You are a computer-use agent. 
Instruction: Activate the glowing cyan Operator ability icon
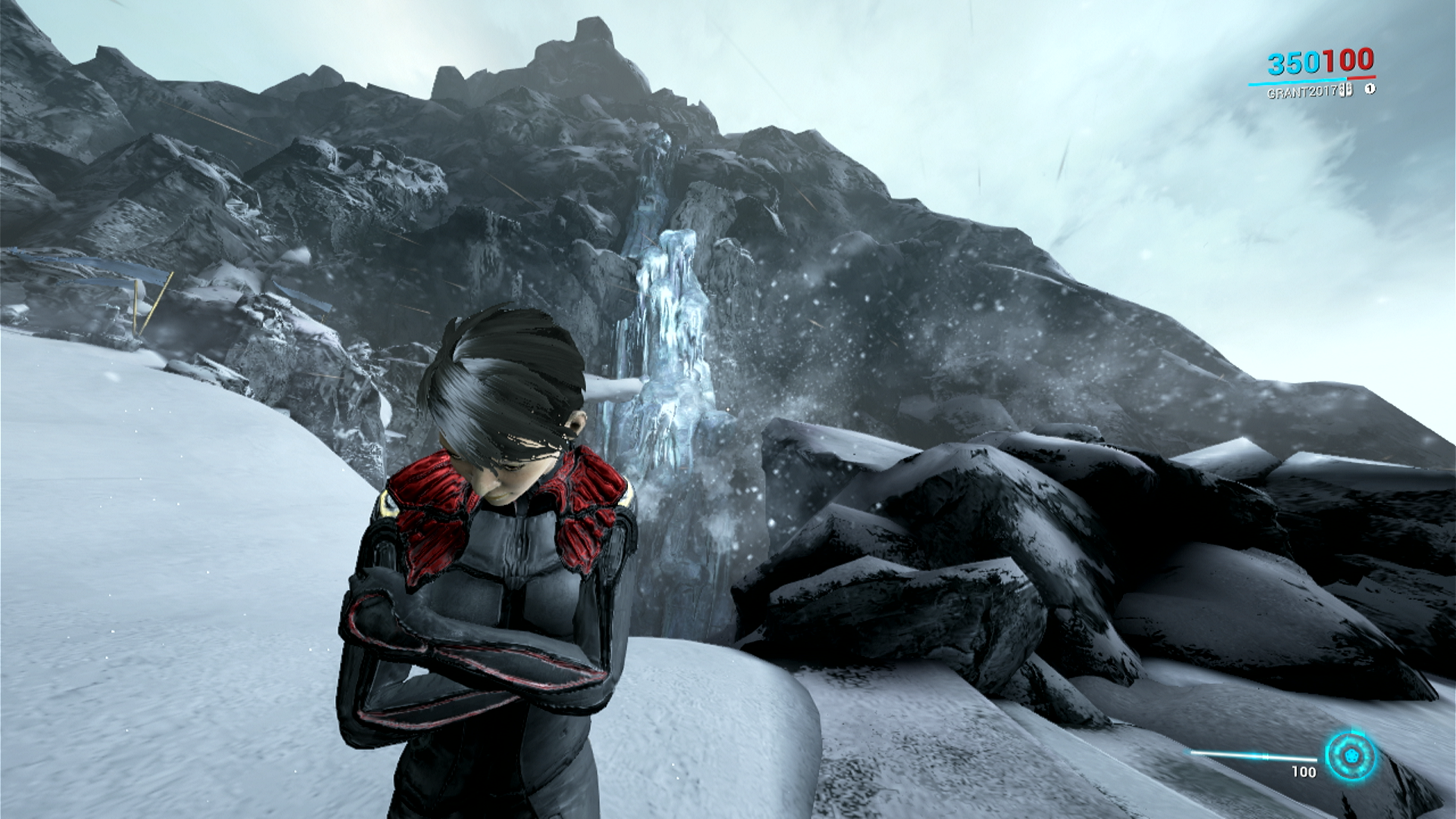click(x=1351, y=756)
